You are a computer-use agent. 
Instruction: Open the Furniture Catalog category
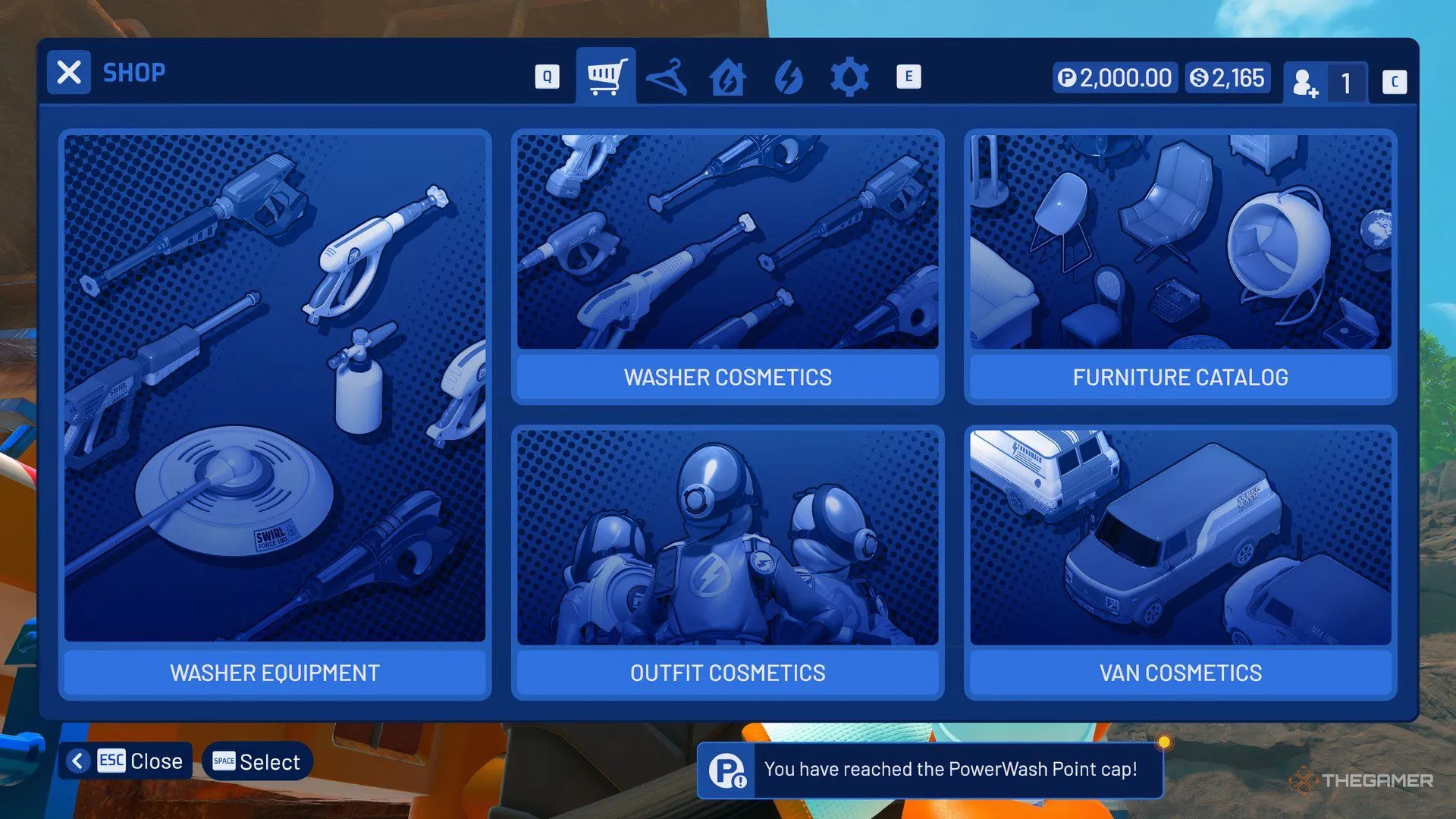click(x=1179, y=377)
